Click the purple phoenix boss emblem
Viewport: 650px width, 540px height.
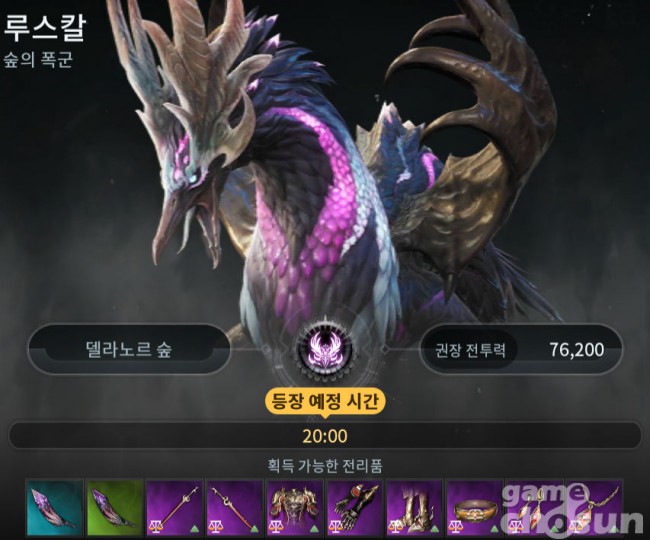(x=325, y=350)
